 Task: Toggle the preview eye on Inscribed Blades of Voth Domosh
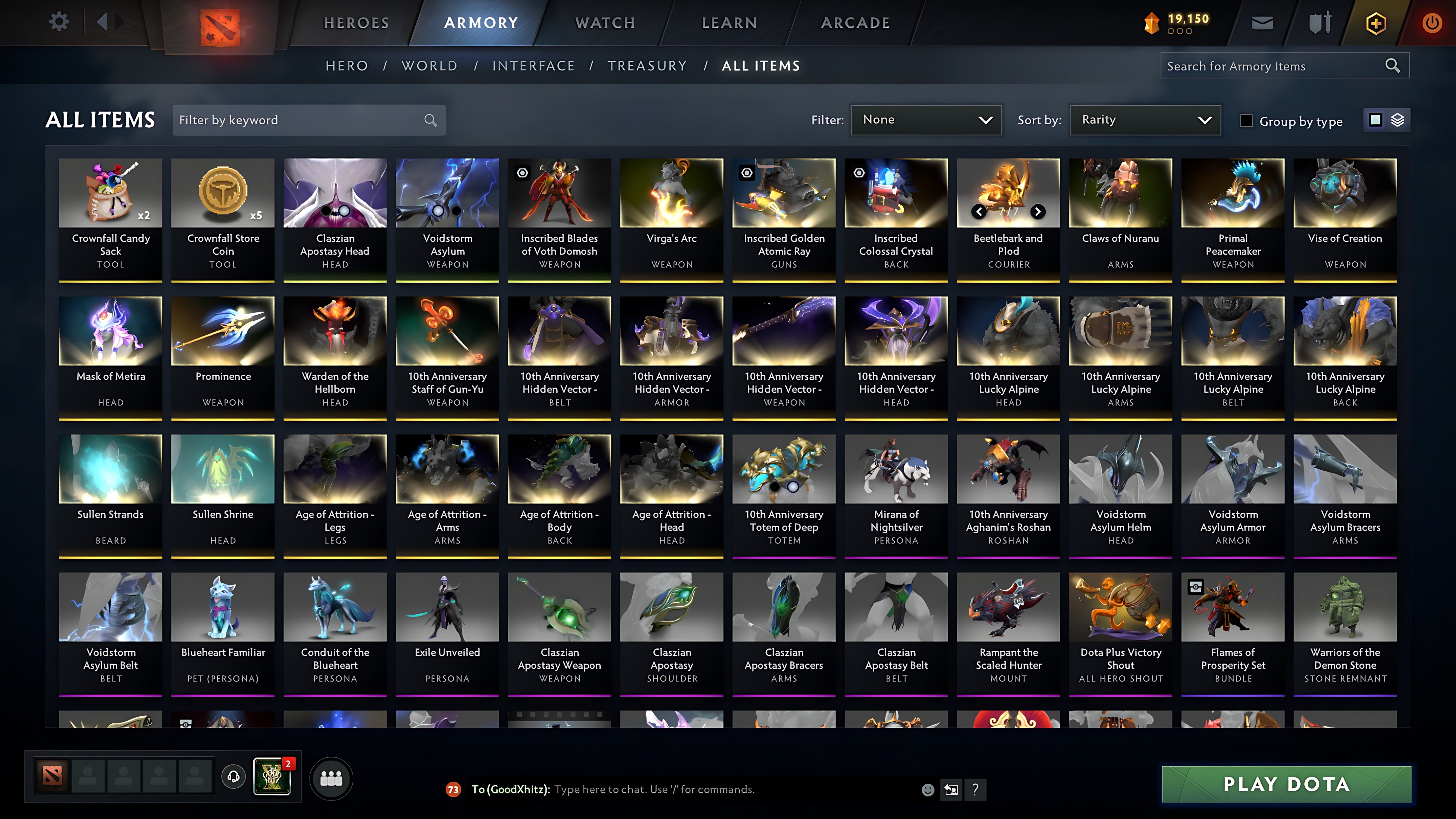[522, 172]
